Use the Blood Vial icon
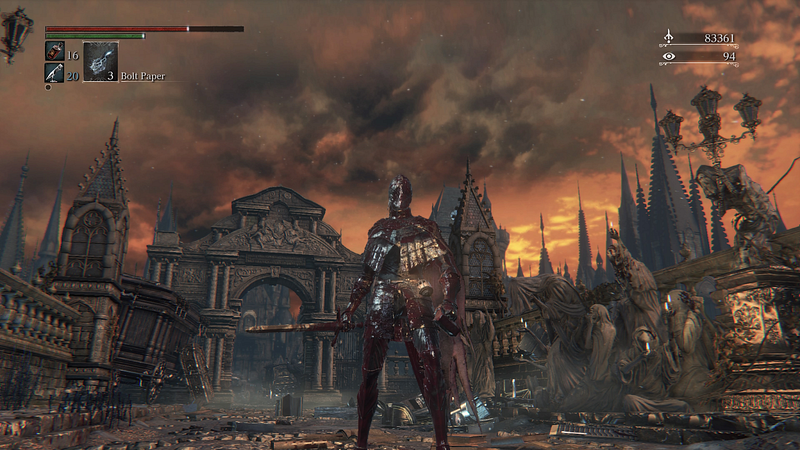 (x=54, y=51)
